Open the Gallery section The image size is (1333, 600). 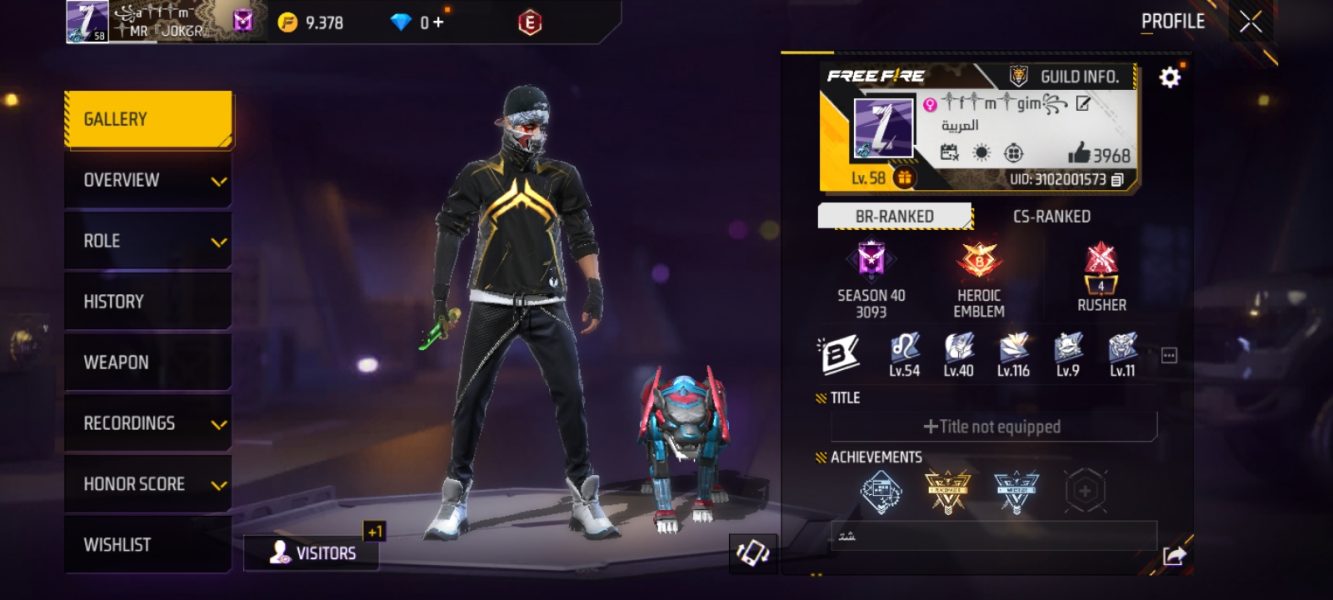pos(148,119)
